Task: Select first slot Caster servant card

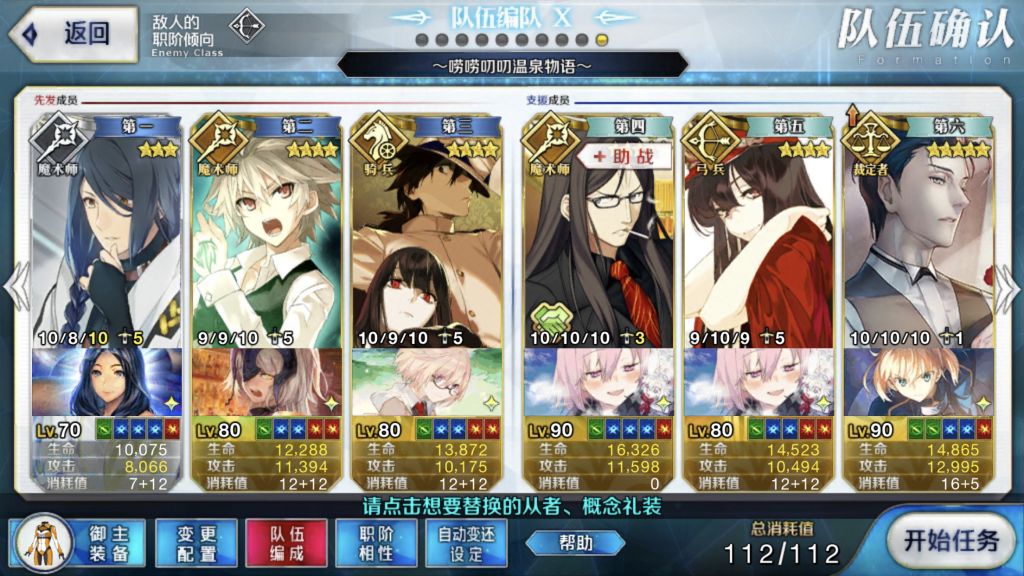Action: click(x=106, y=230)
